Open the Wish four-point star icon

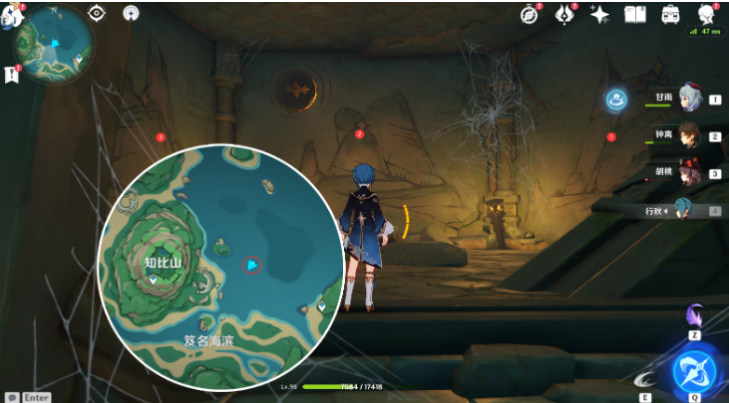(x=600, y=14)
